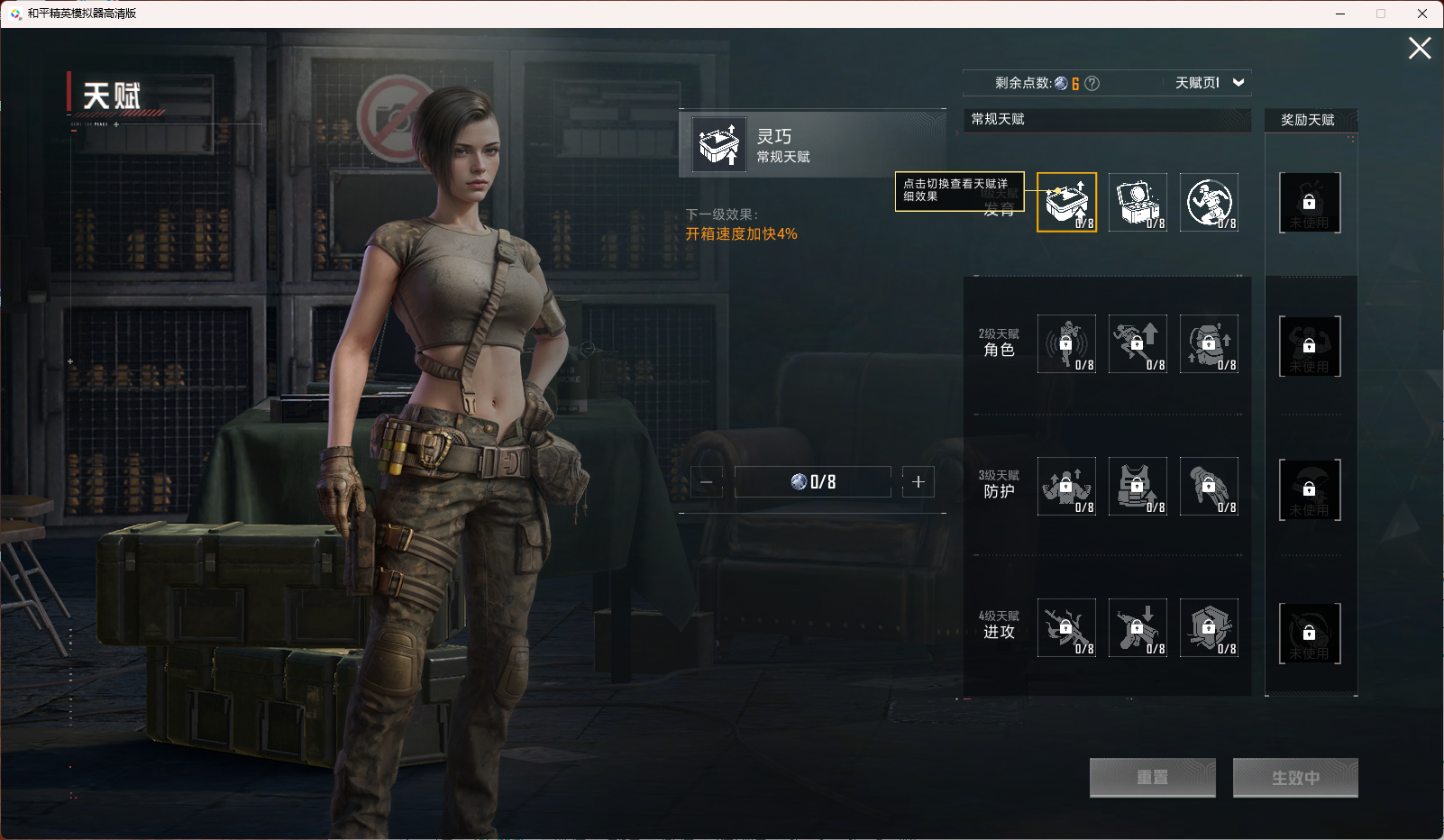Select the locked flexing figure defense talent

1066,486
